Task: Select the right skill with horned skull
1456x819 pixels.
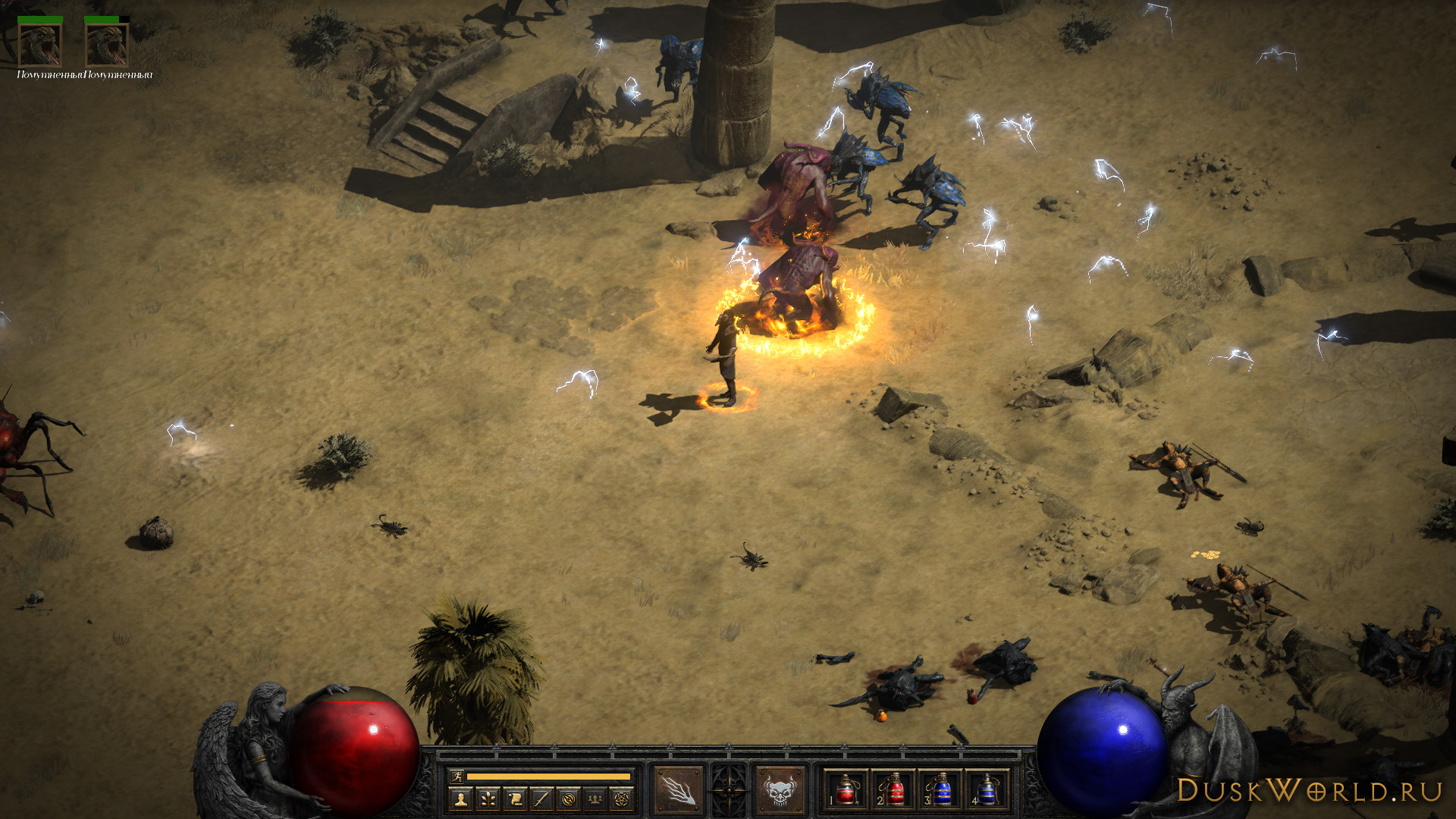Action: tap(780, 790)
